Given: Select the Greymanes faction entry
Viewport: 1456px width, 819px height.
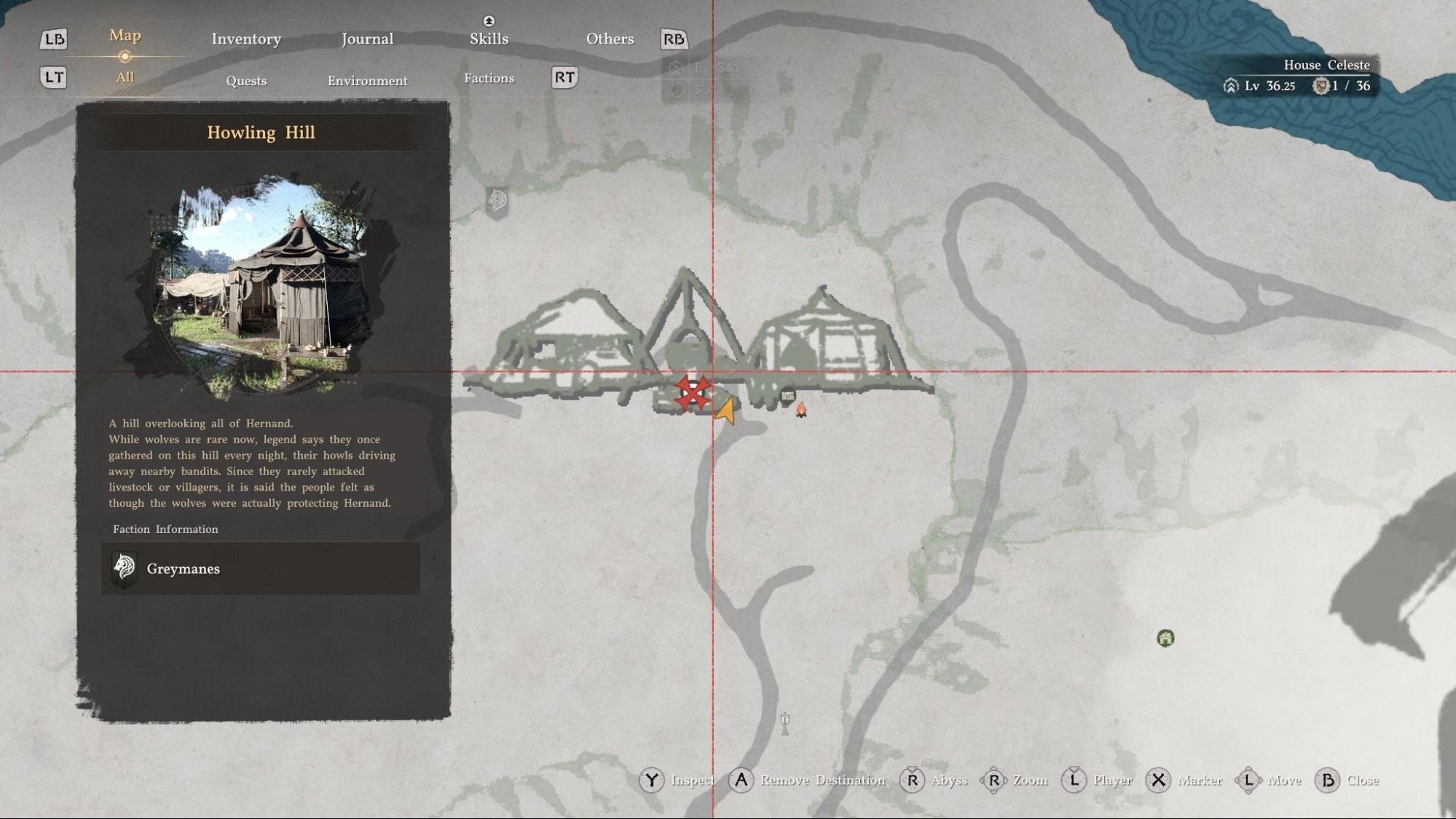Looking at the screenshot, I should [260, 569].
